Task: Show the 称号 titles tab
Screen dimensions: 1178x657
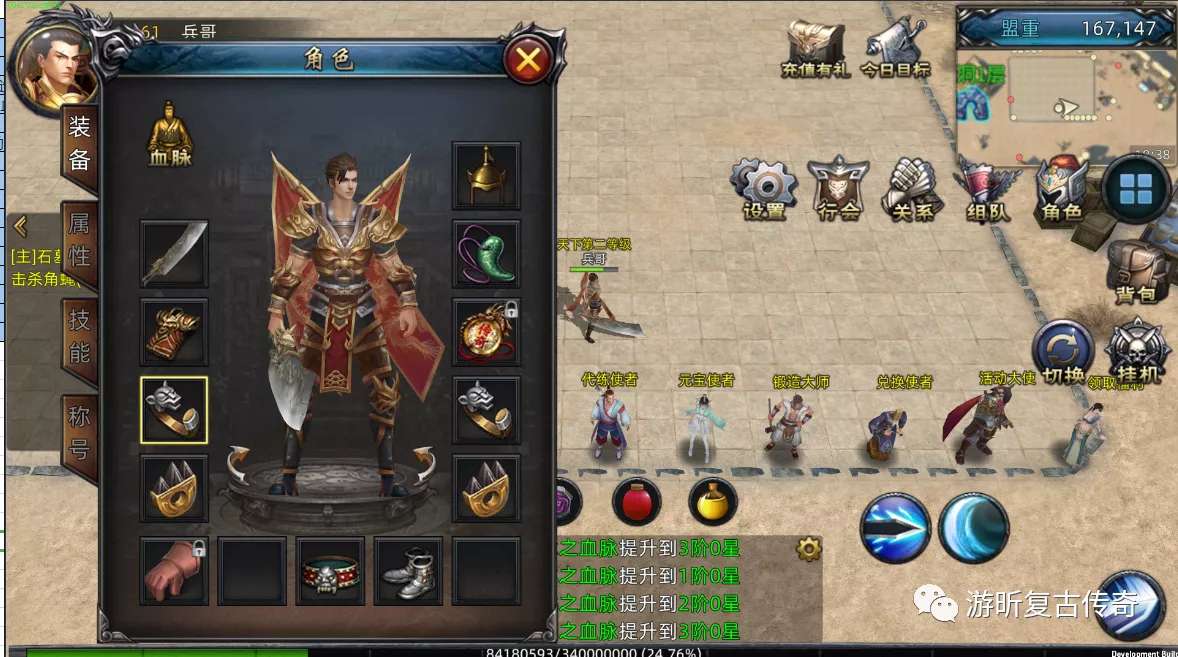Action: point(80,428)
